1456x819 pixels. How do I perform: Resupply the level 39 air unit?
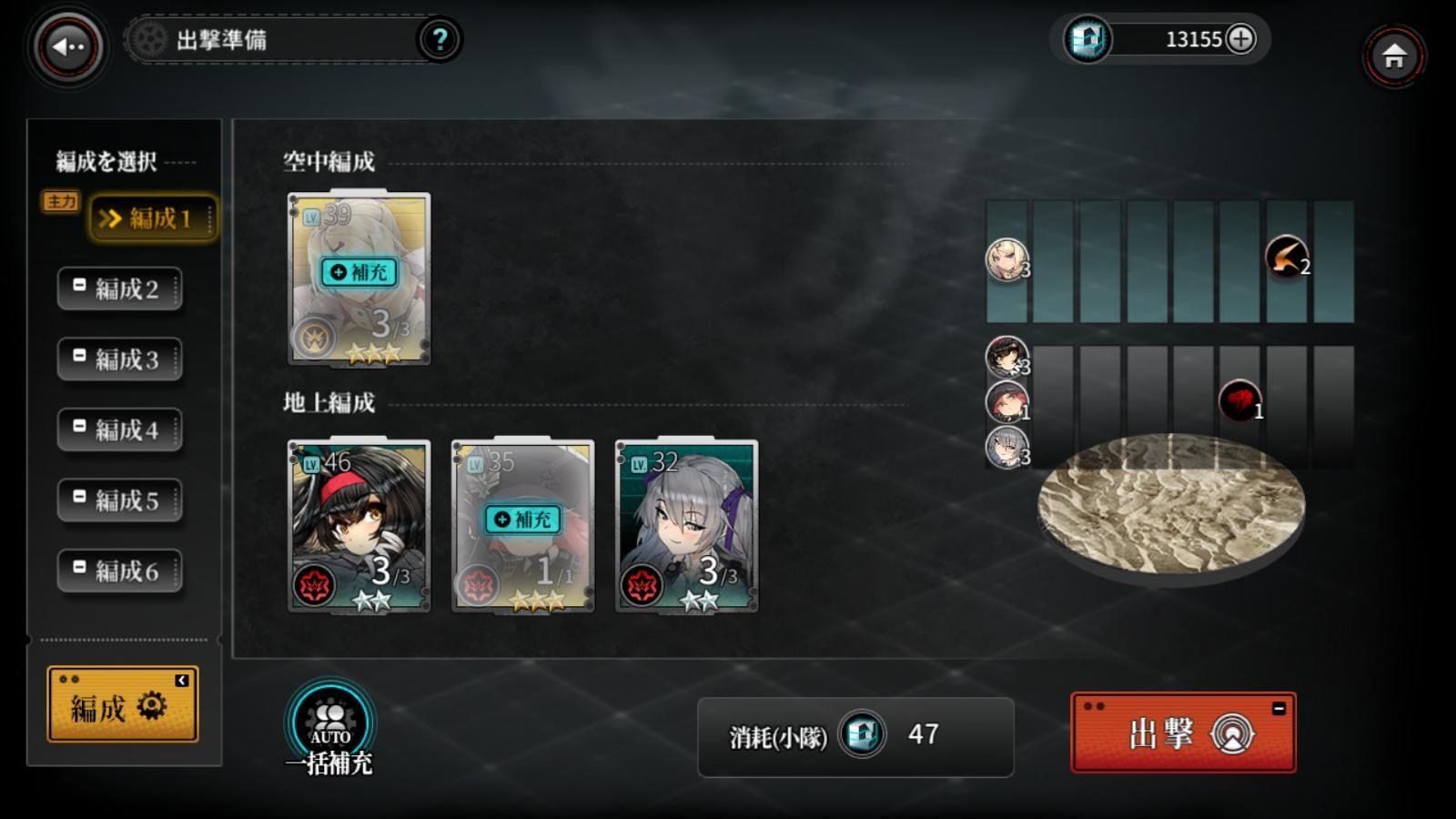pos(359,272)
